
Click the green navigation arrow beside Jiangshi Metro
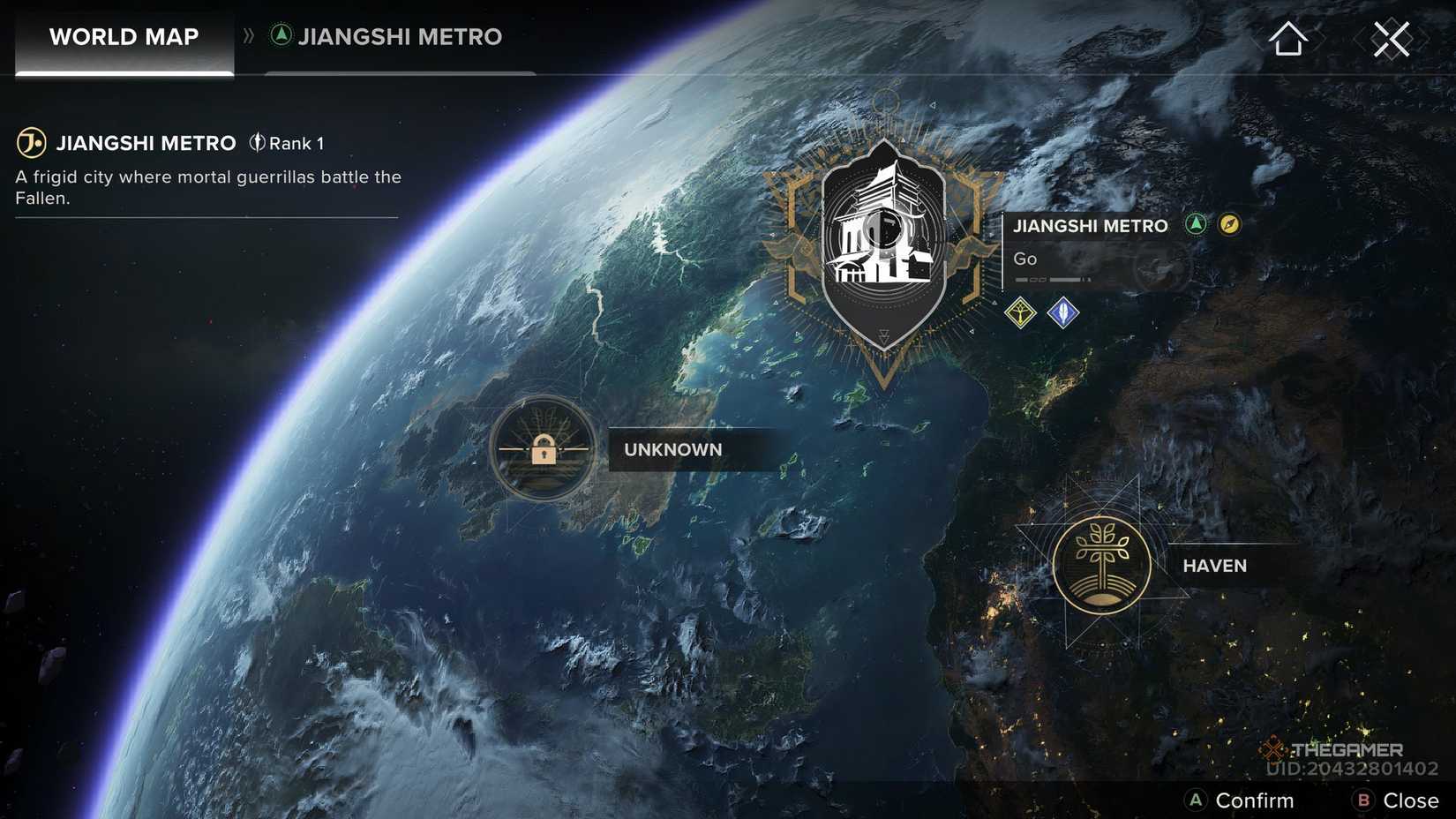pyautogui.click(x=1195, y=224)
